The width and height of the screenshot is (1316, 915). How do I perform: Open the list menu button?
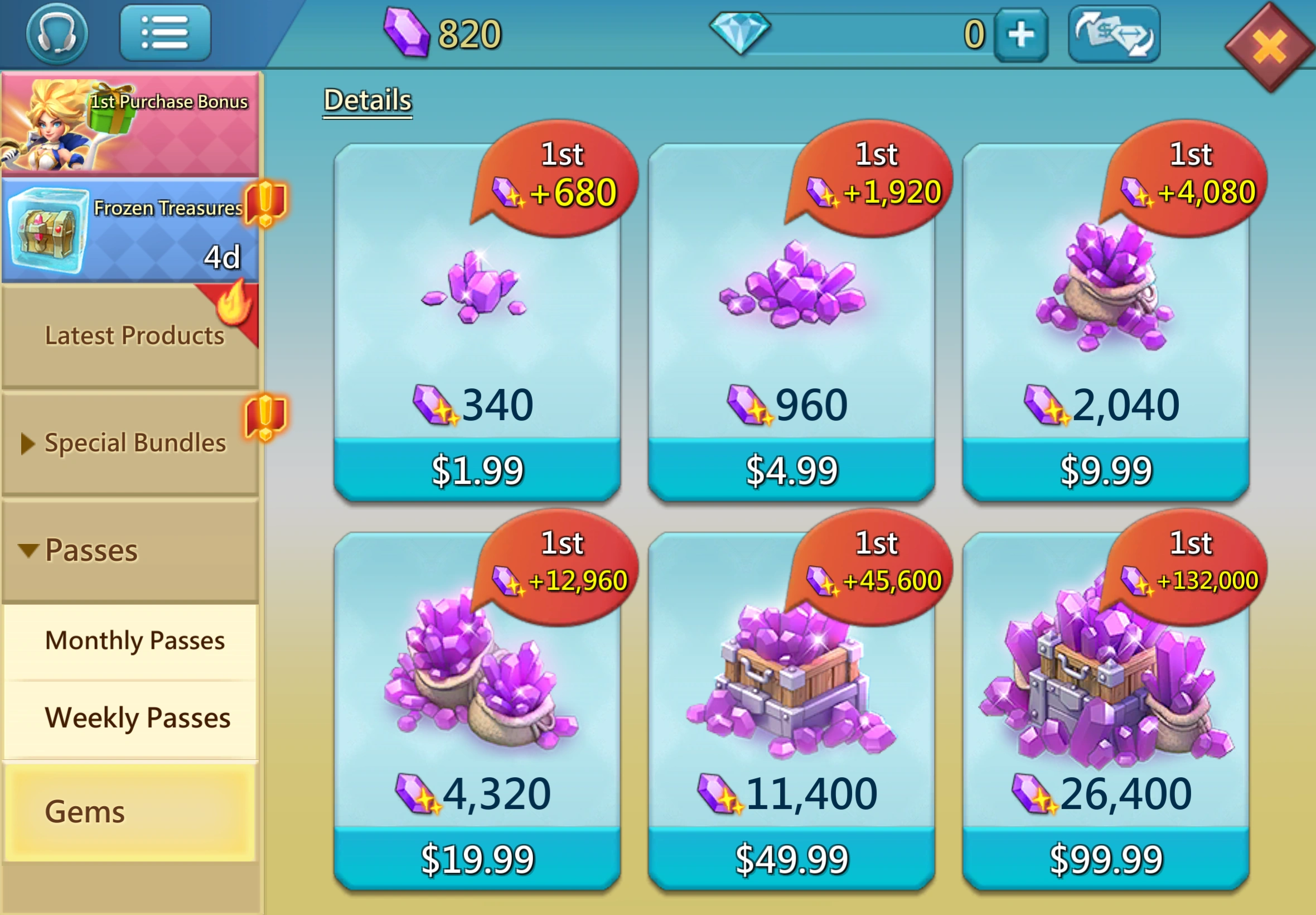165,33
